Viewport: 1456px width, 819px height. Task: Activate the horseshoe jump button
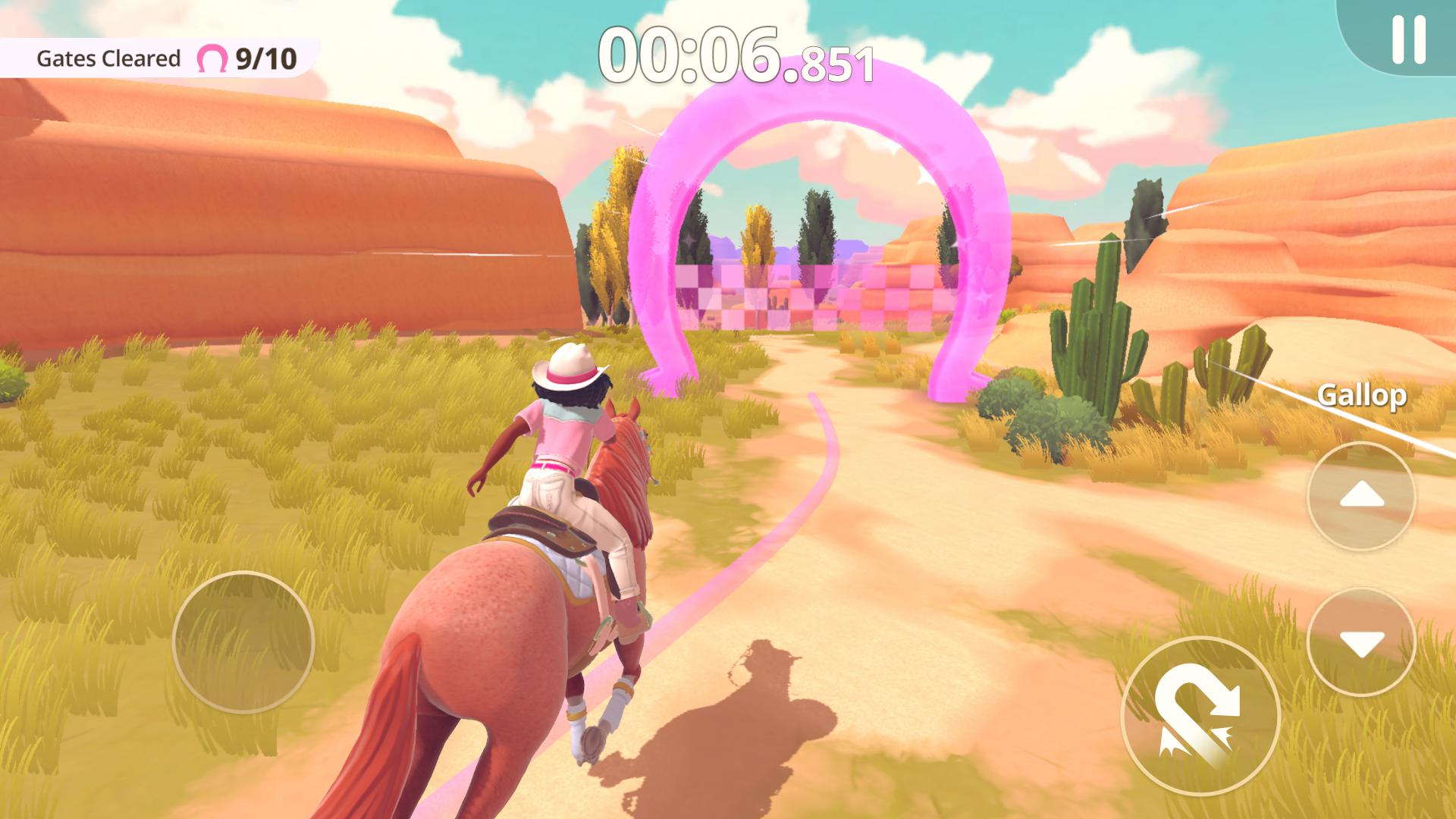(1200, 716)
